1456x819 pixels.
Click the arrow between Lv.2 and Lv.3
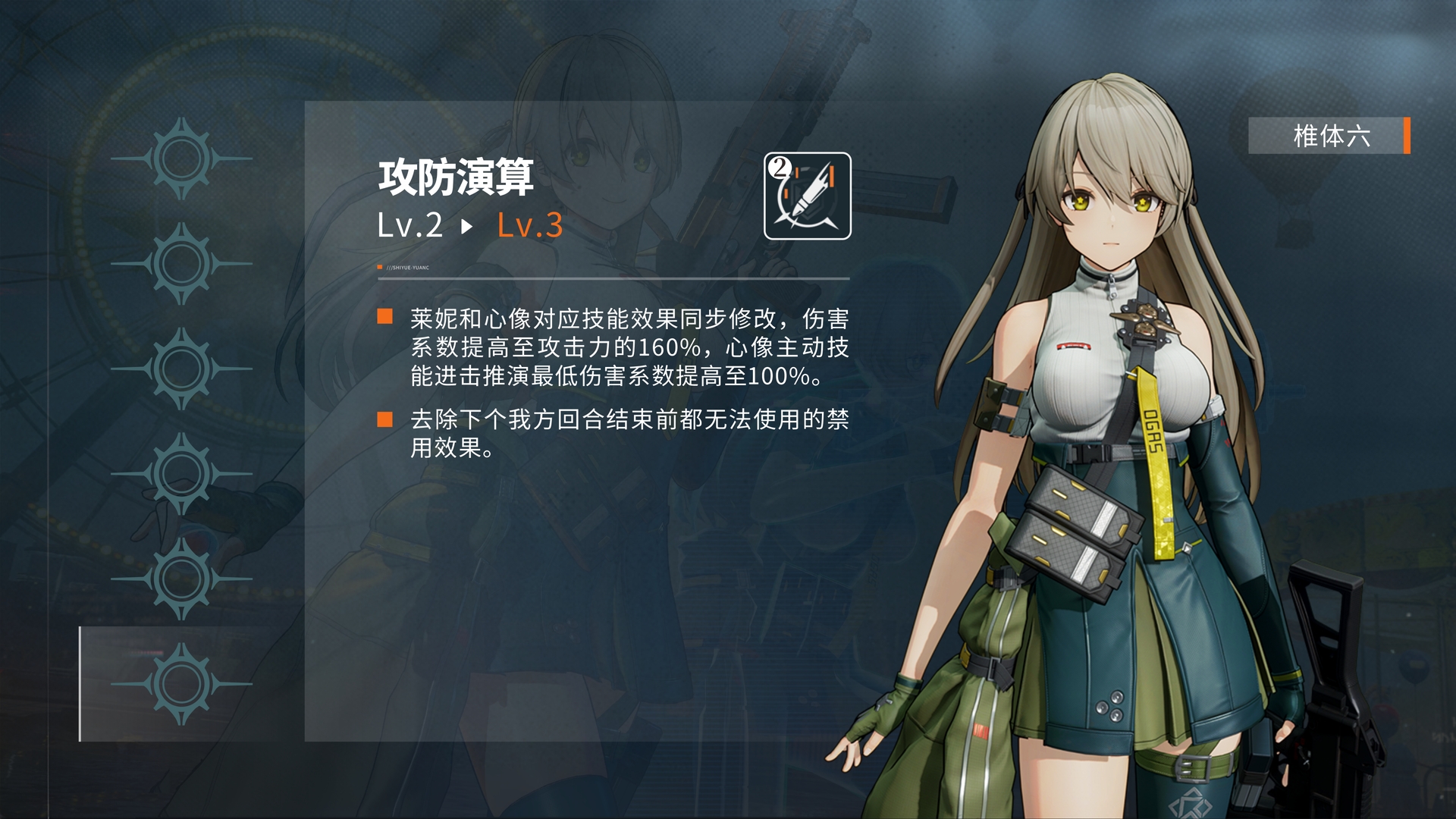point(467,226)
